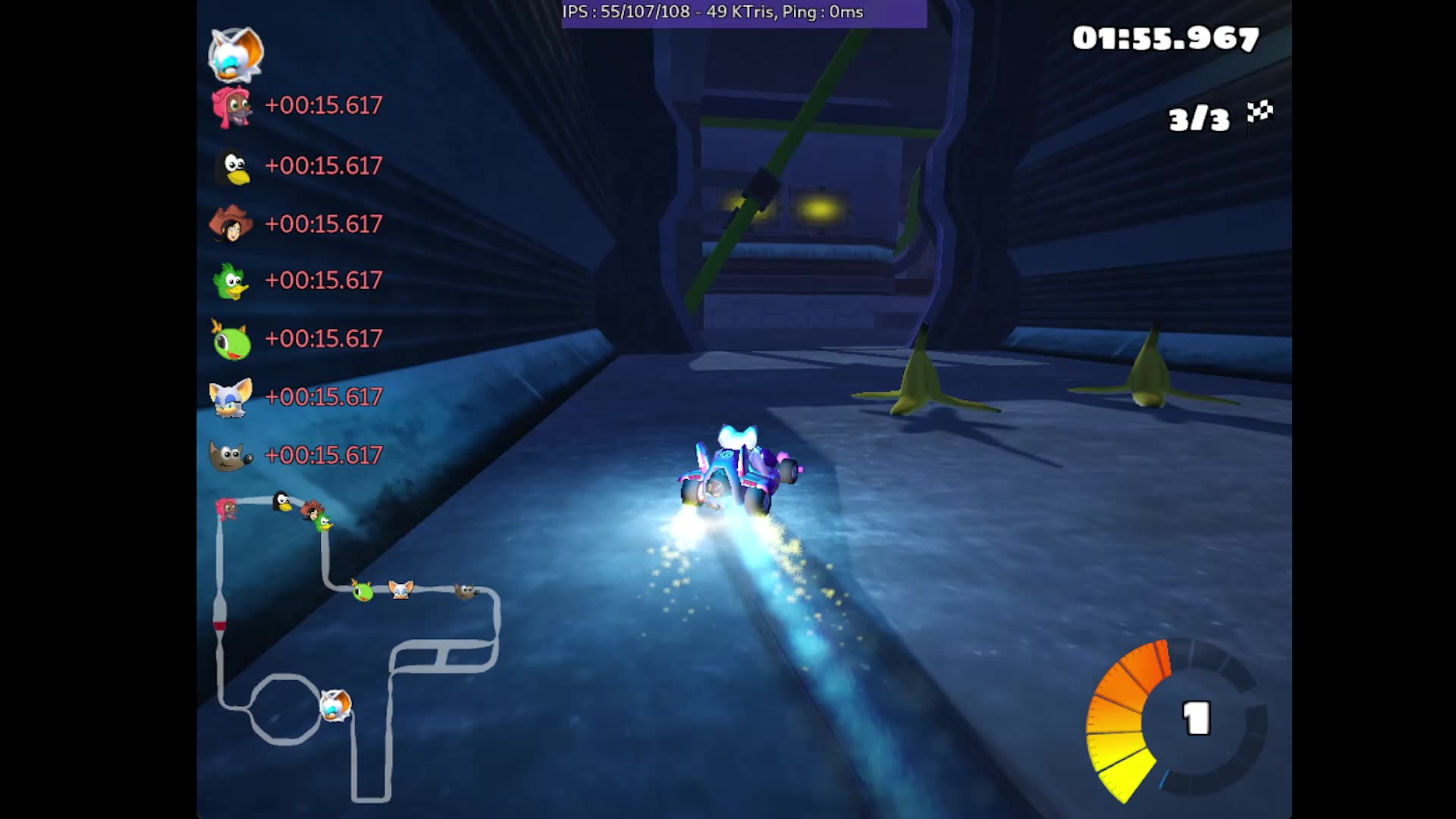Click the red start-line marker on the minimap

point(218,624)
